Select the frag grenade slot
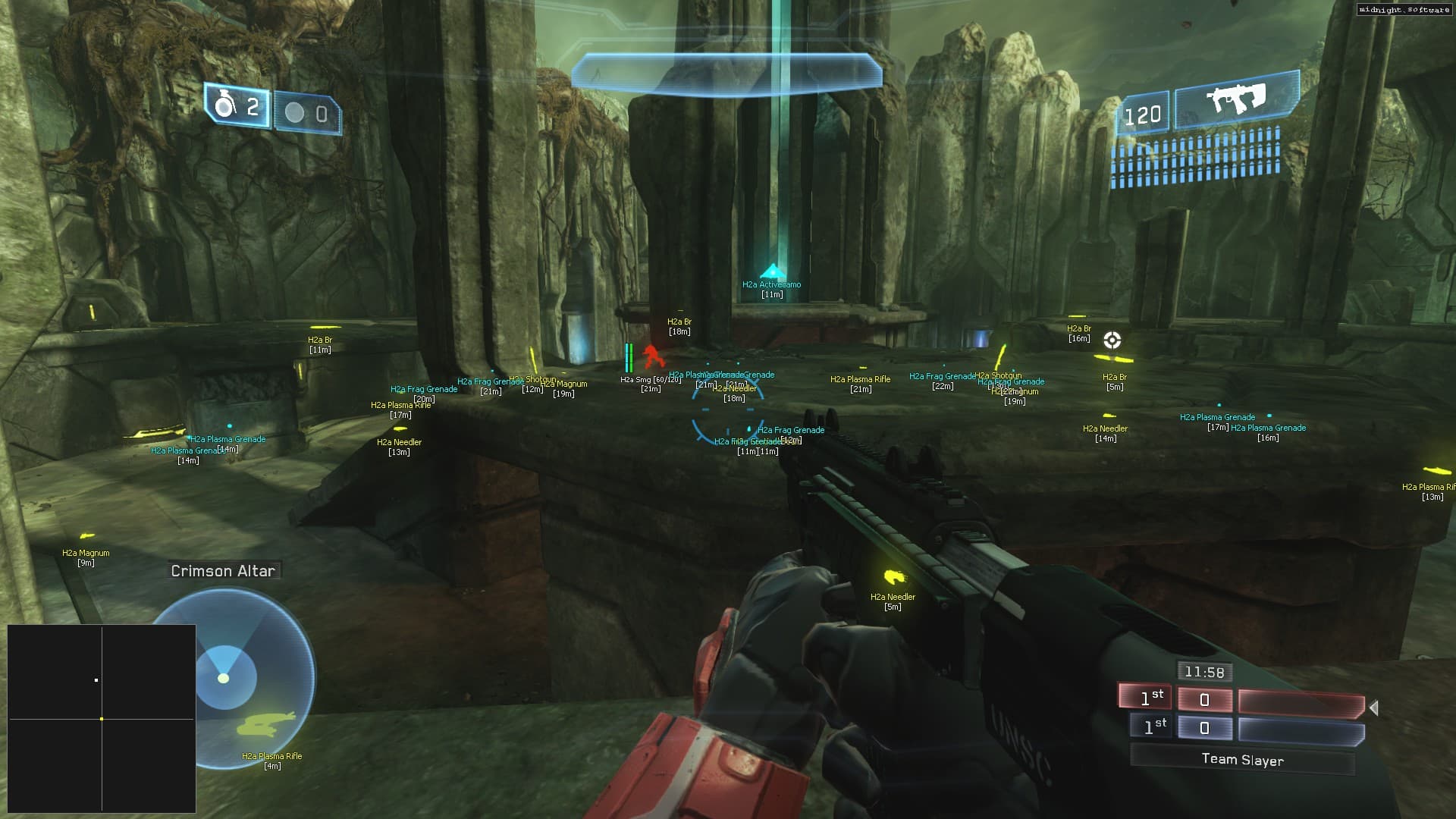This screenshot has width=1456, height=819. pyautogui.click(x=237, y=107)
